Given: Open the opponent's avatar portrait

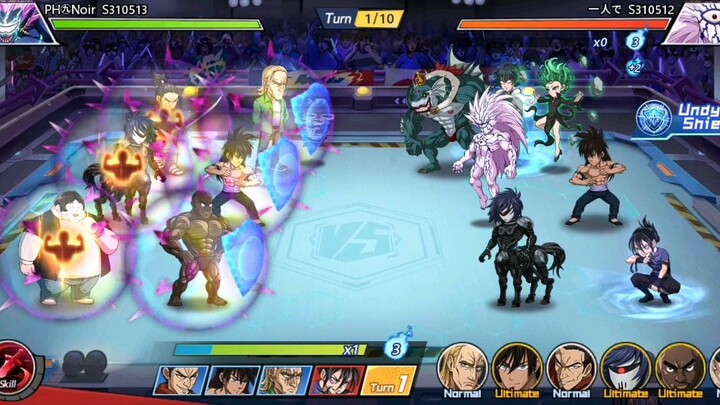Looking at the screenshot, I should (x=694, y=22).
